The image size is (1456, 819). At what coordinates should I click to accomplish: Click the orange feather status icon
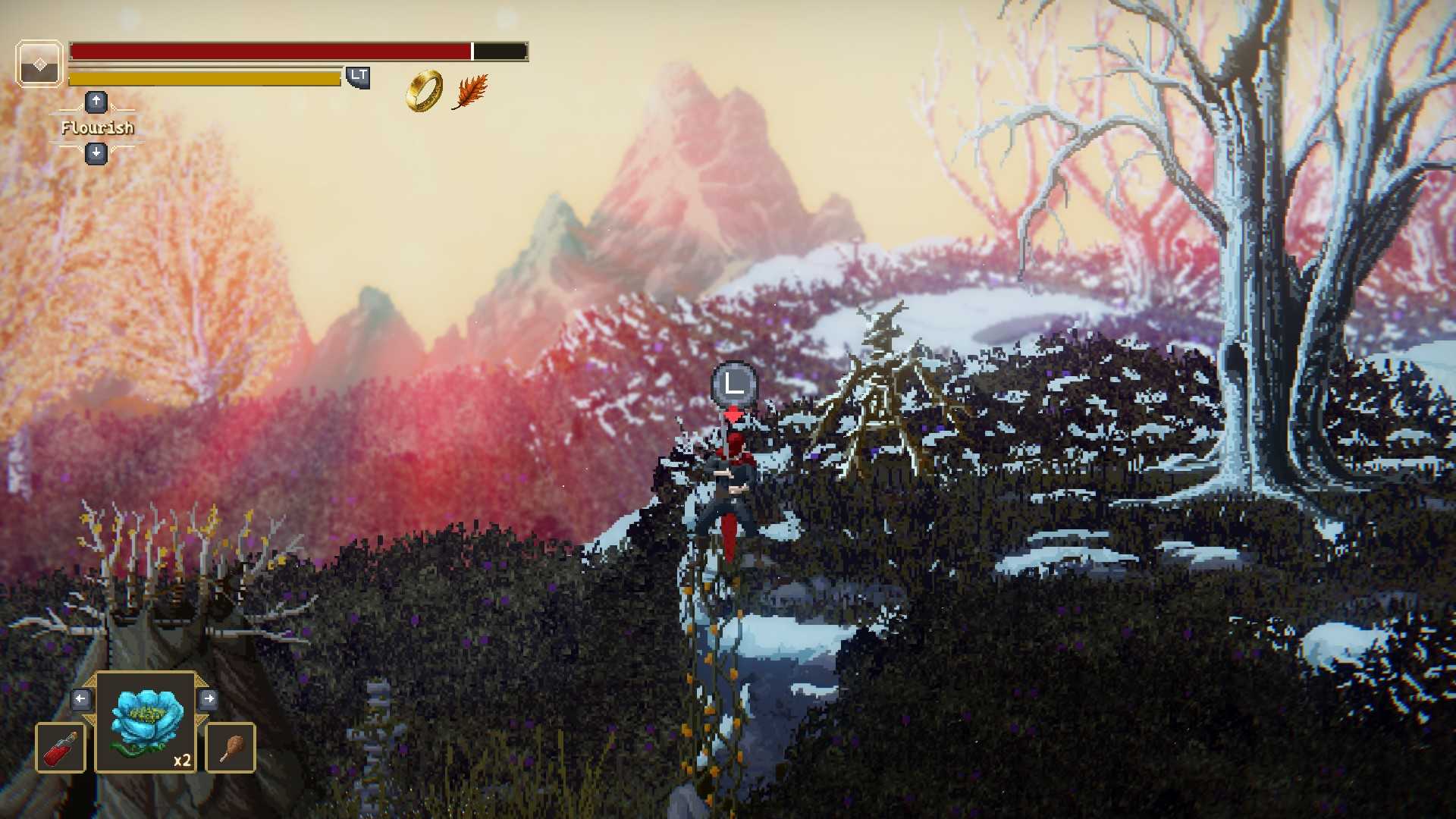[x=470, y=92]
